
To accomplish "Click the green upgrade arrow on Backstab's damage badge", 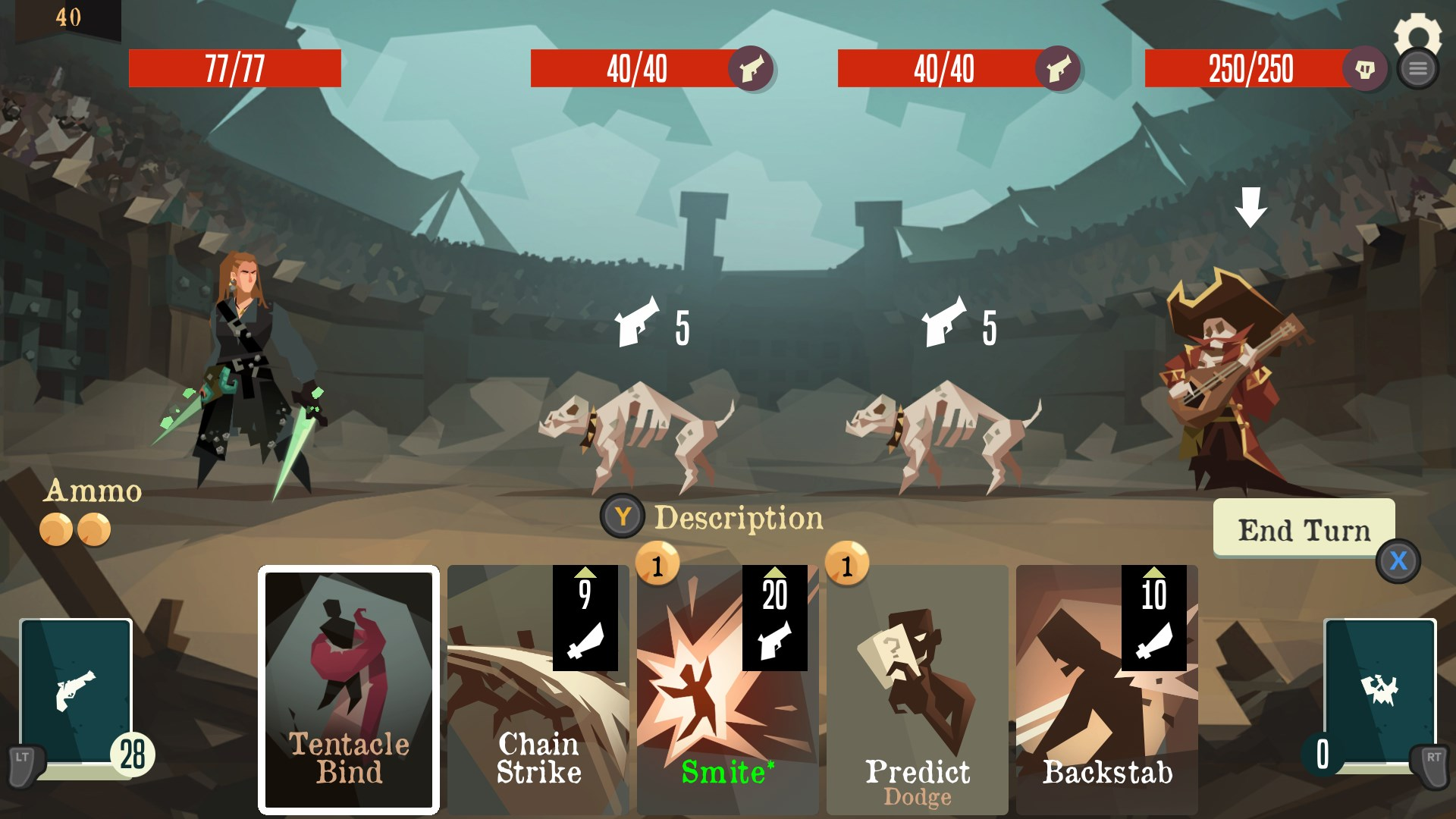I will (1155, 575).
